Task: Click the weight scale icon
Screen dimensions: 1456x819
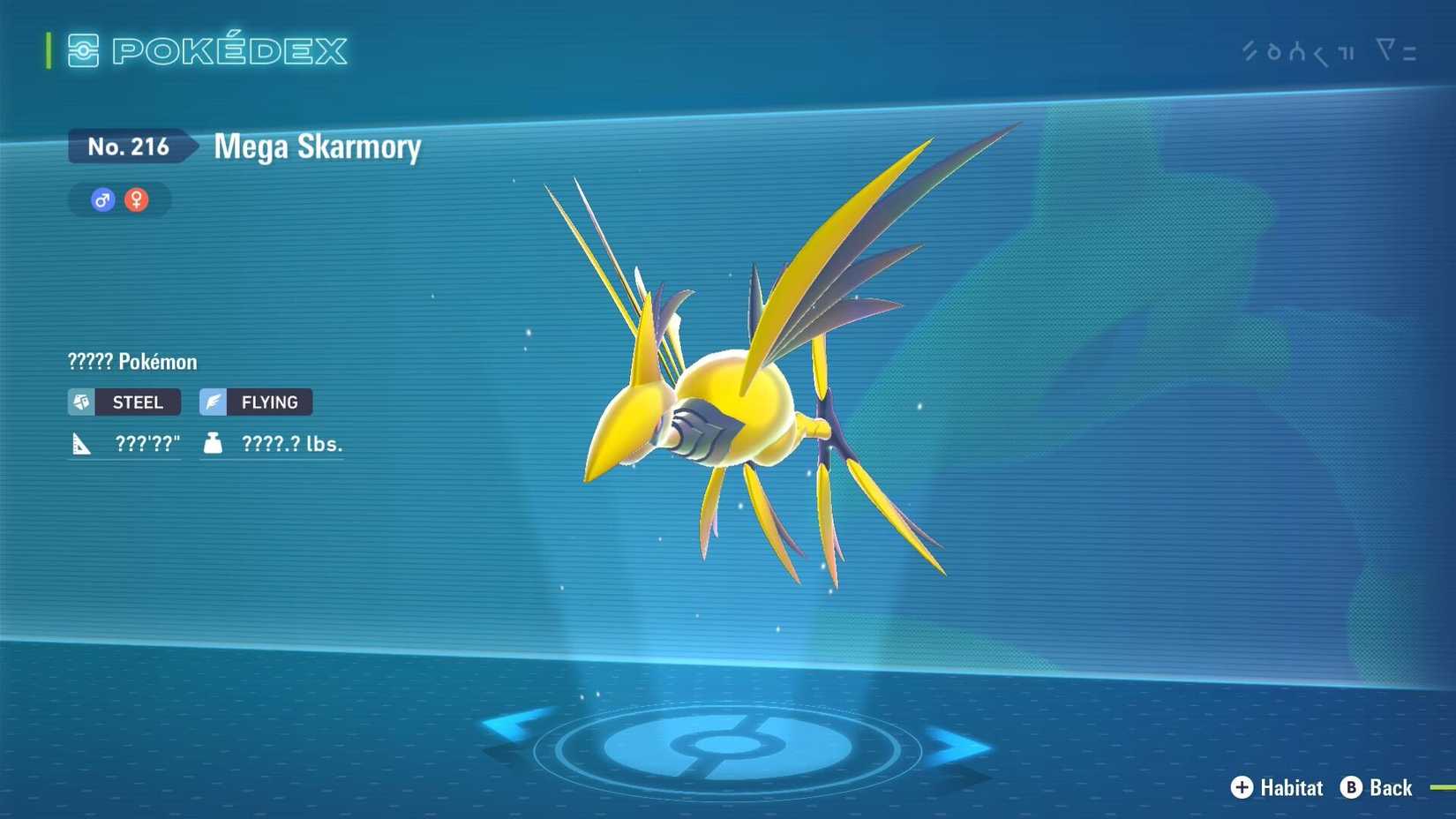Action: [212, 443]
